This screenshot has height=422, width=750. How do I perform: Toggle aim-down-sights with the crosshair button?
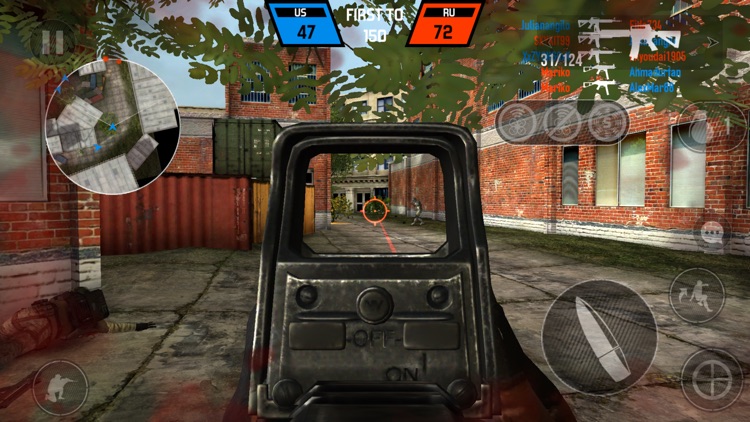click(x=711, y=380)
